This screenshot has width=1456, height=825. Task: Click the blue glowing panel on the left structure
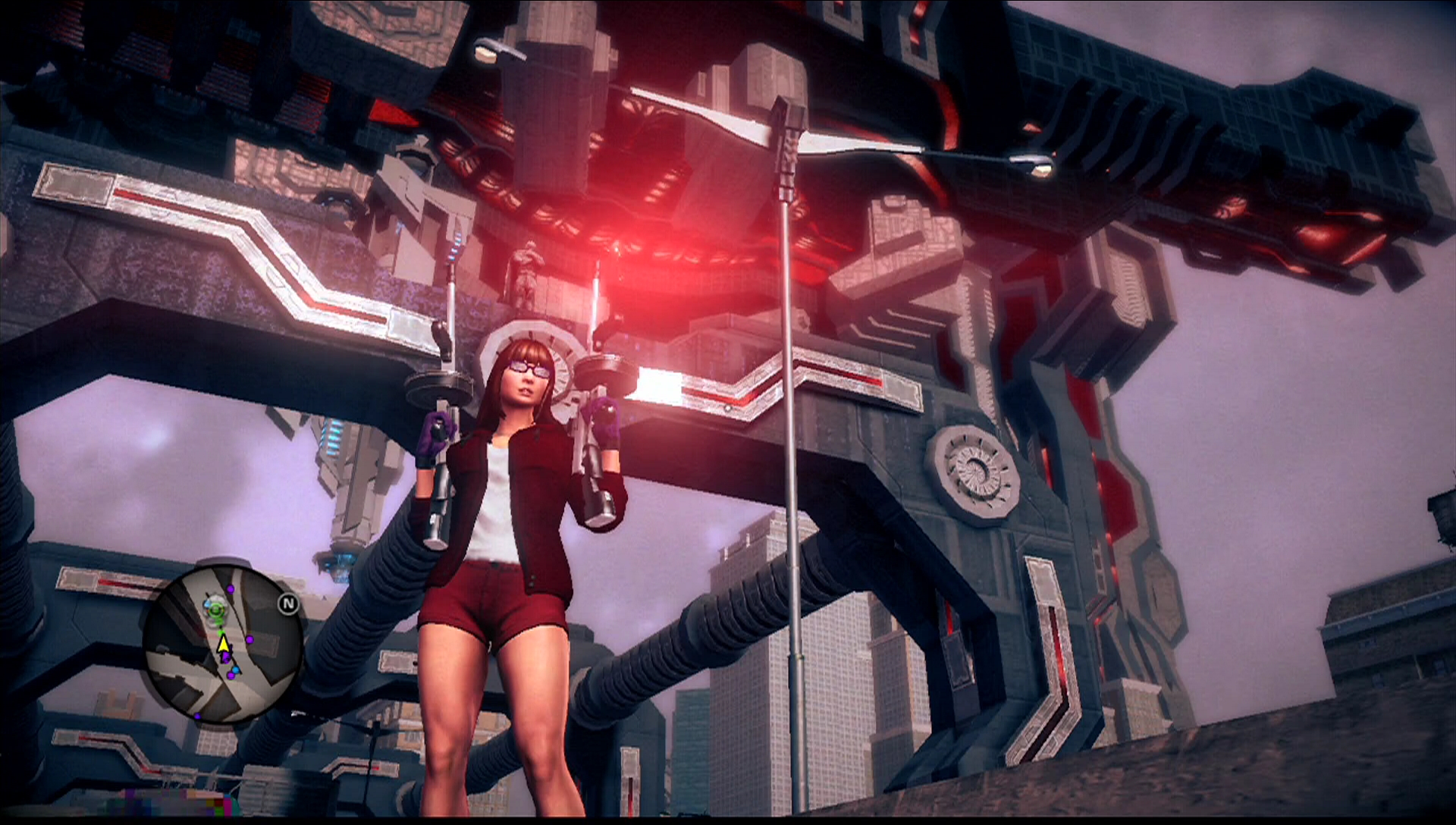(x=331, y=438)
